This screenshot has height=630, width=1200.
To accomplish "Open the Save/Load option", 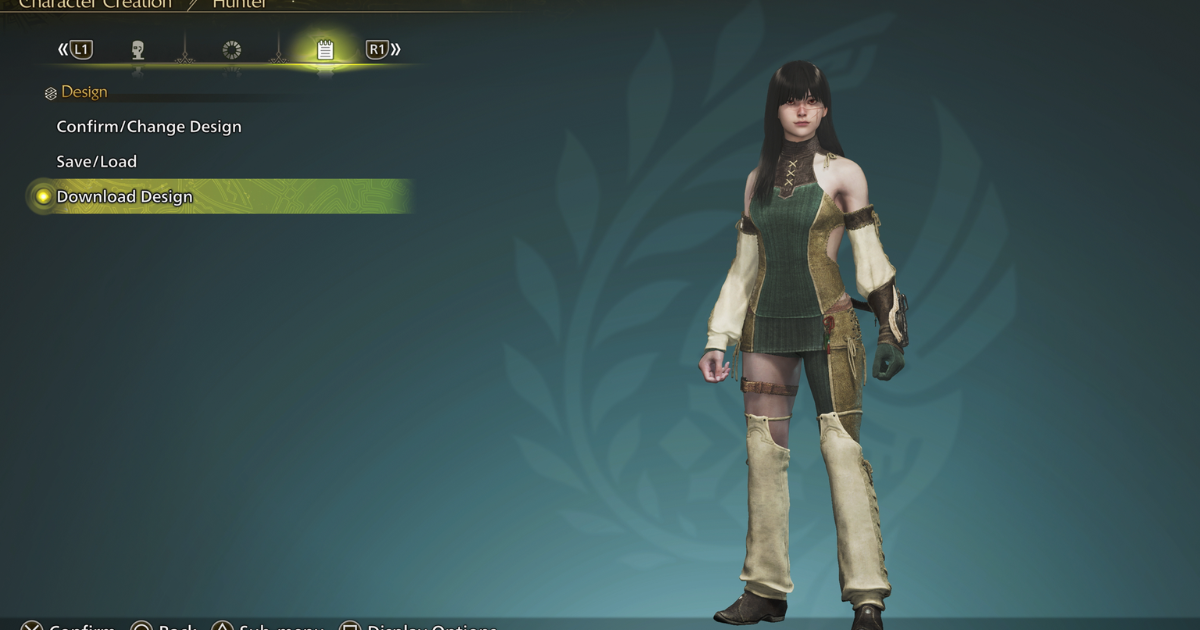I will pyautogui.click(x=97, y=162).
